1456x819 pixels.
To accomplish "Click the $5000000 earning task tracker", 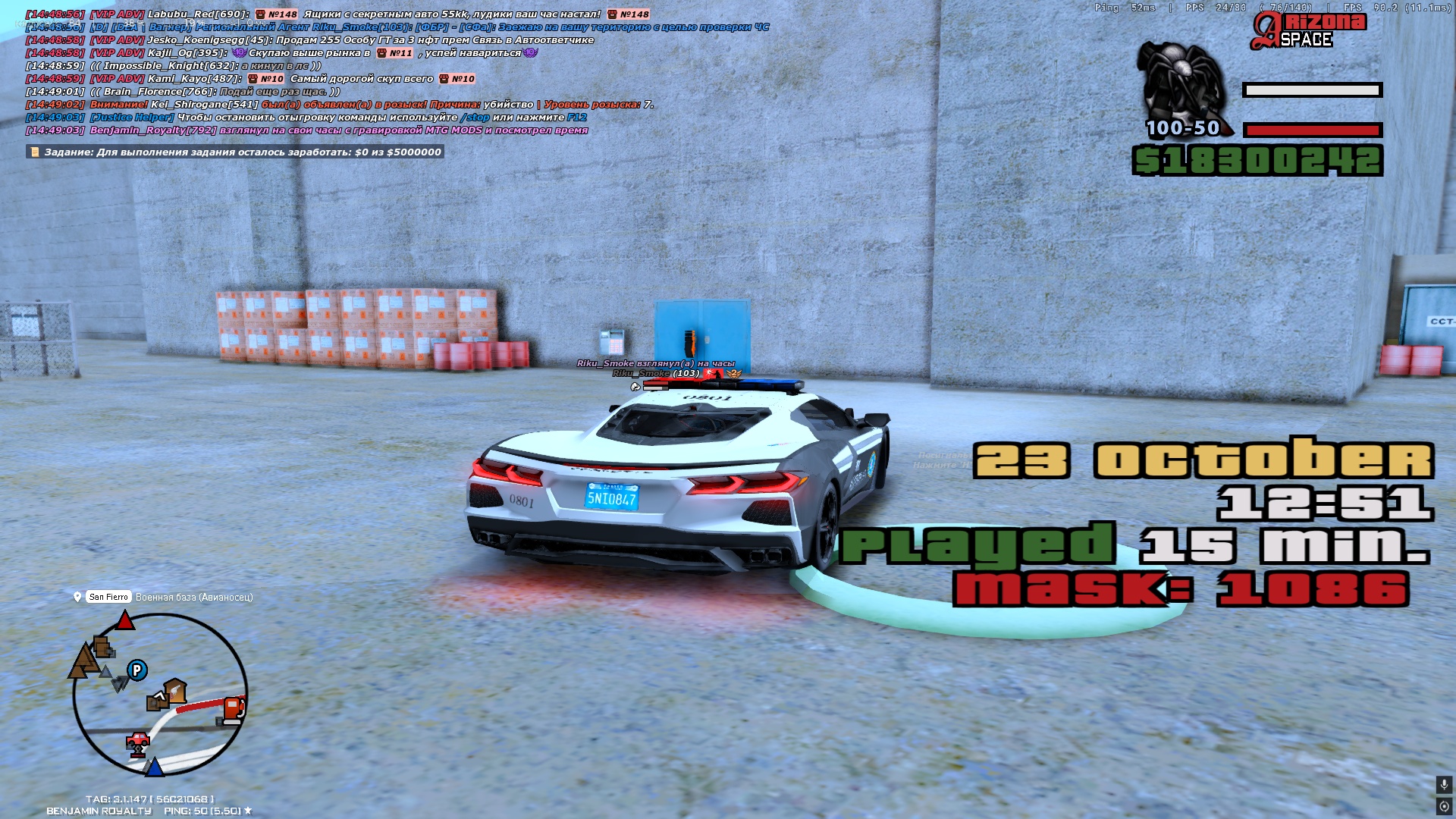I will [x=235, y=152].
